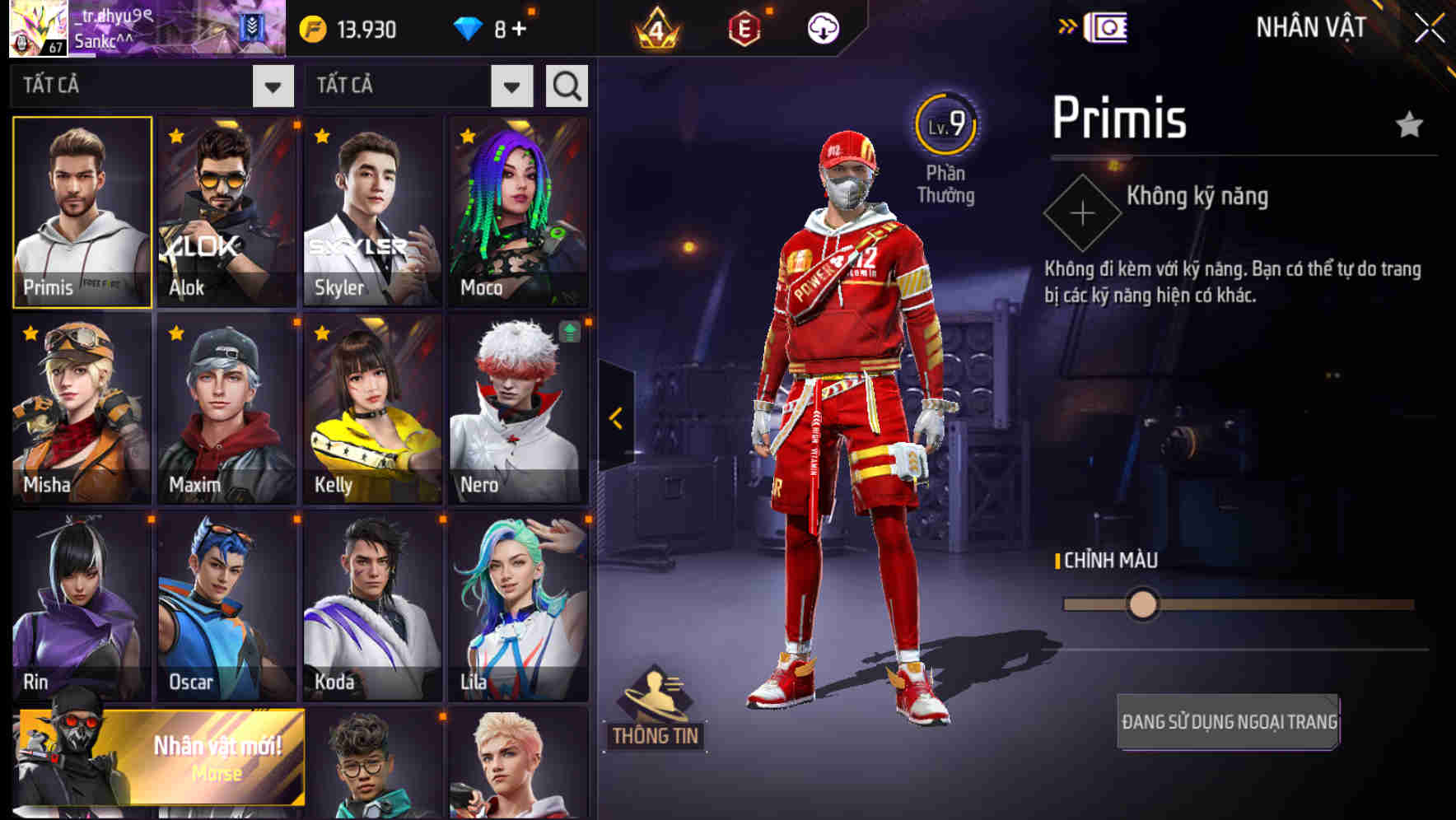Viewport: 1456px width, 820px height.
Task: Open the search magnifier icon
Action: [x=566, y=85]
